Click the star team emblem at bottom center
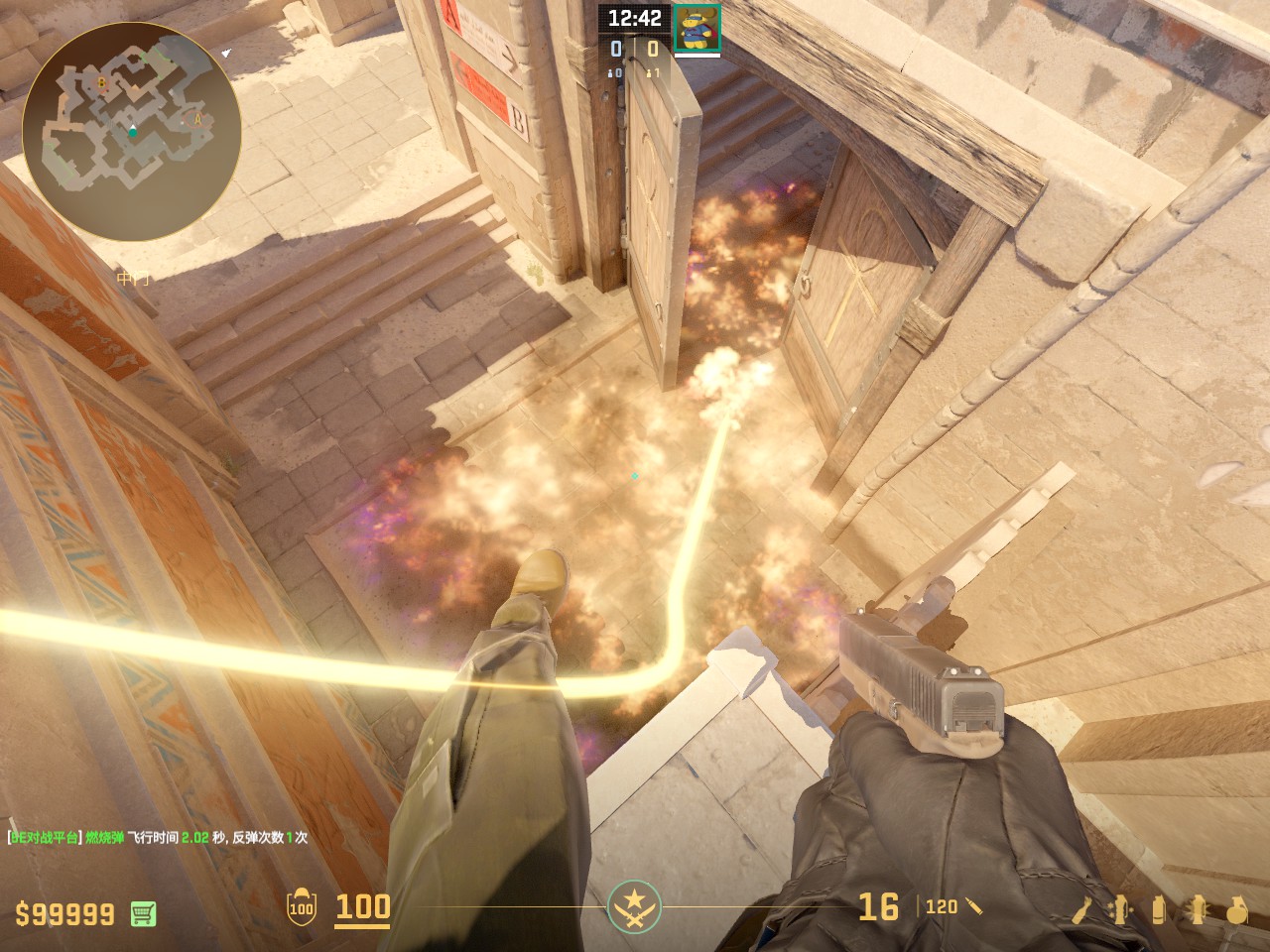This screenshot has width=1270, height=952. (633, 906)
